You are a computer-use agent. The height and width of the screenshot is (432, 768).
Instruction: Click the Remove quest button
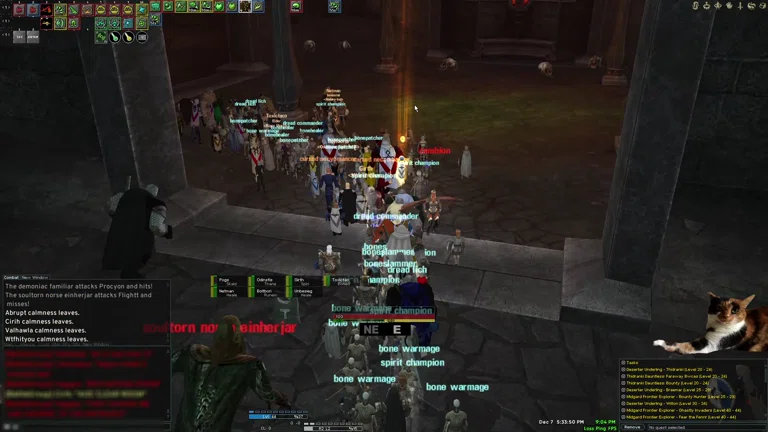click(632, 427)
